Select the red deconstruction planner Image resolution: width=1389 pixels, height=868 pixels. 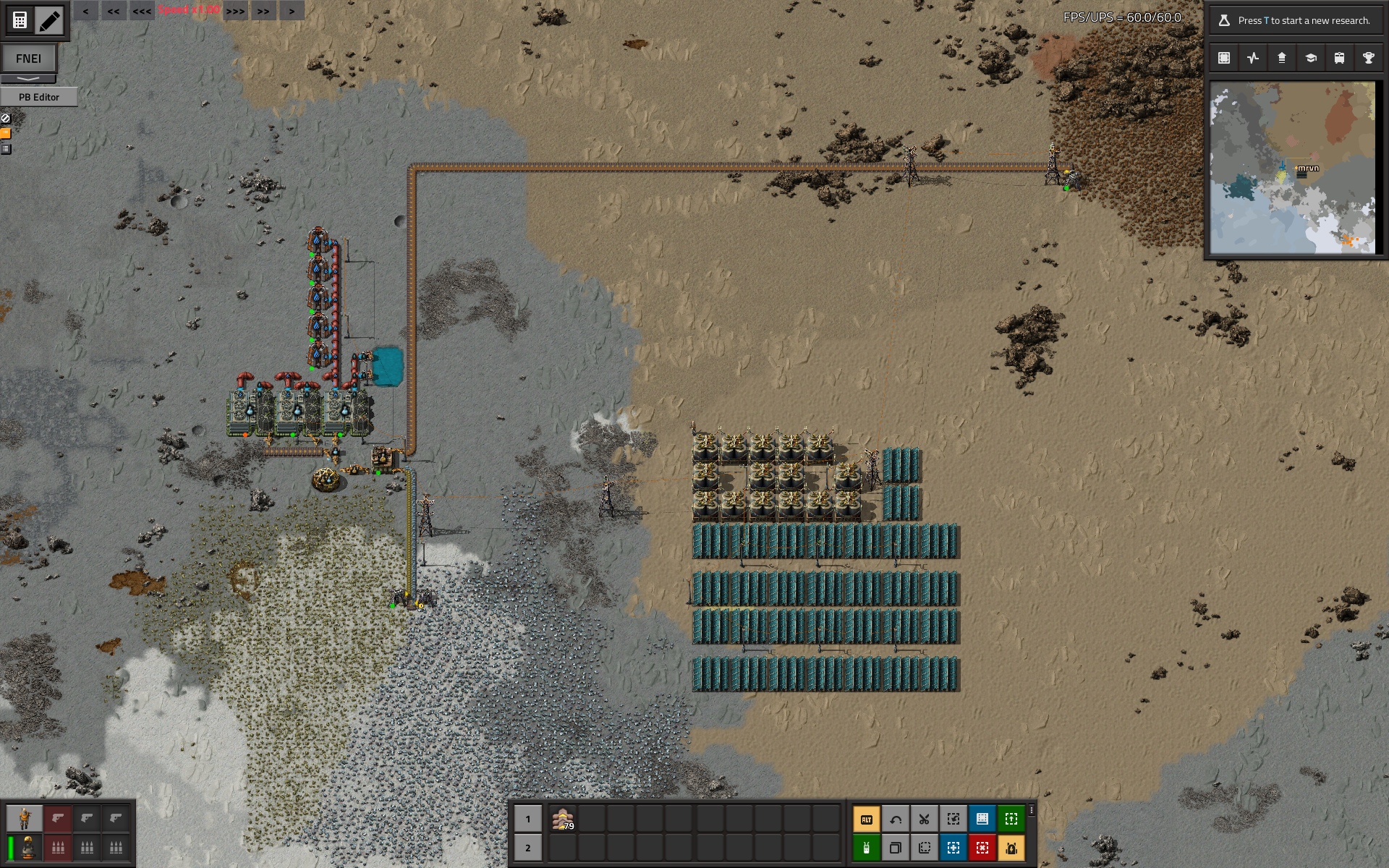pos(982,848)
